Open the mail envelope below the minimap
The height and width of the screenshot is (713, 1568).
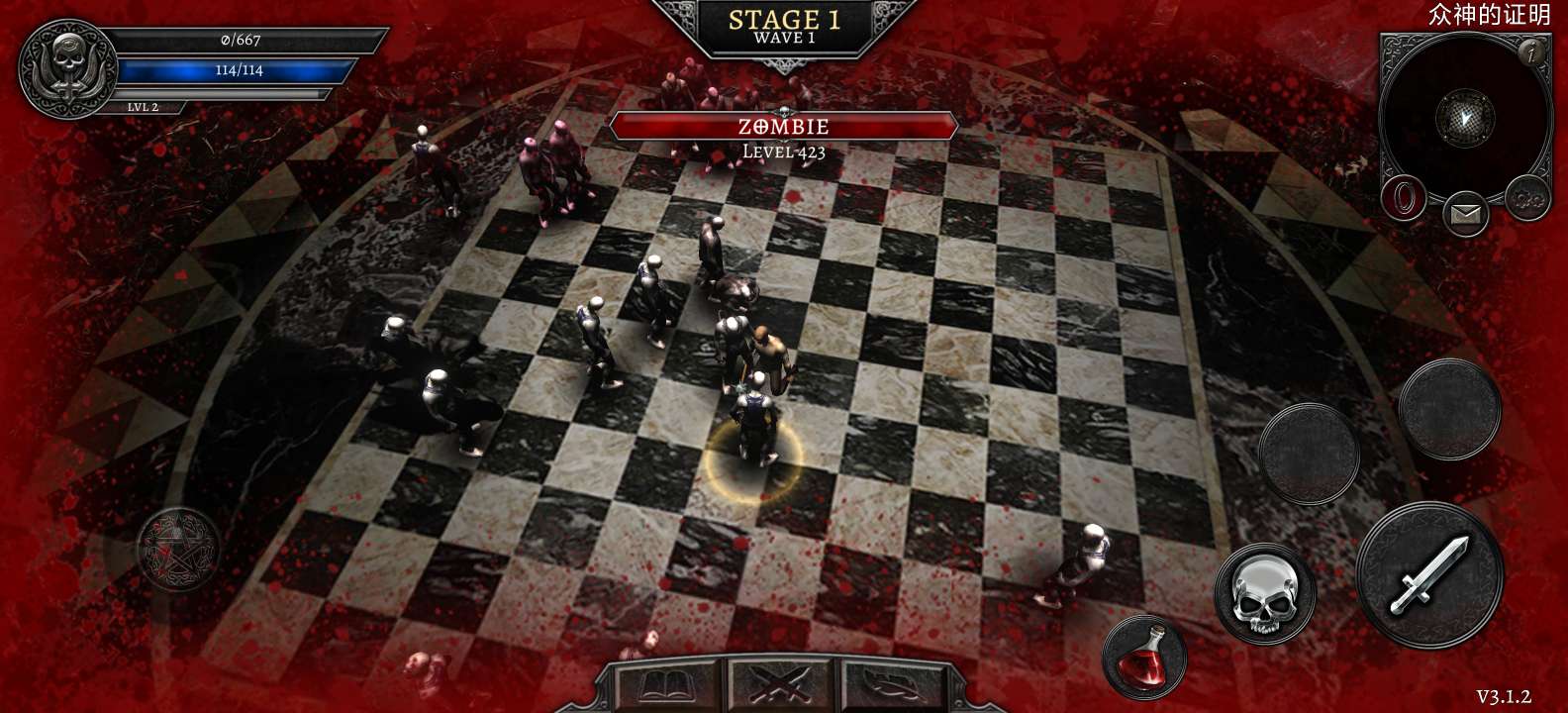1464,214
